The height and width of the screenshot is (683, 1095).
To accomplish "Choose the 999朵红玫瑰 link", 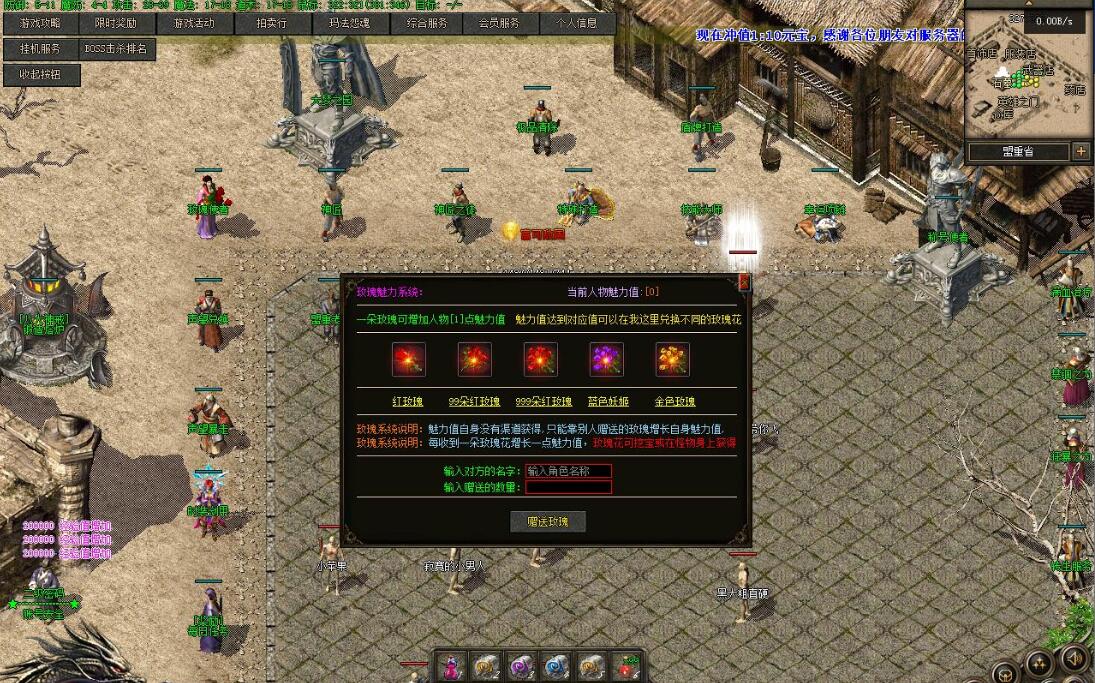I will pyautogui.click(x=544, y=402).
